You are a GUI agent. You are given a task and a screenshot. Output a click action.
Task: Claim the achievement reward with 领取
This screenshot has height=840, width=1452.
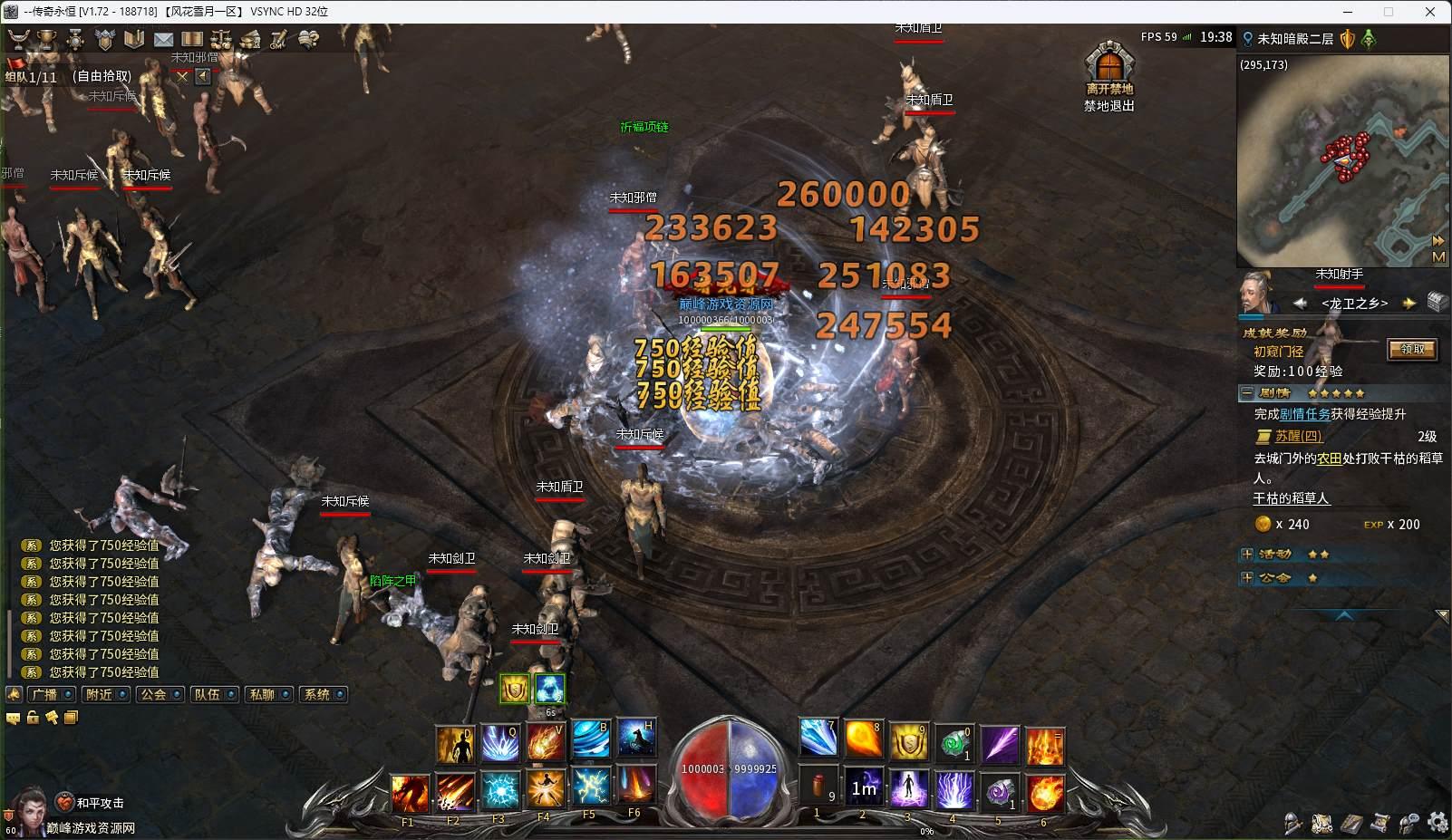pos(1412,349)
